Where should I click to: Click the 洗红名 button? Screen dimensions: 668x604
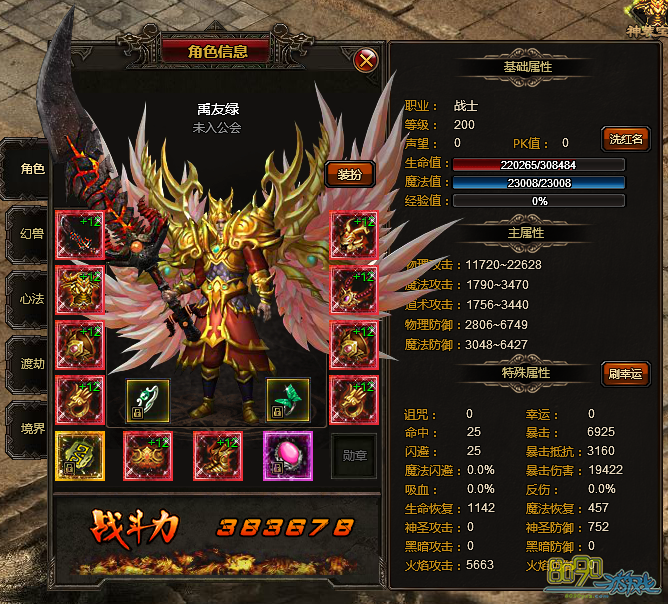tap(625, 139)
